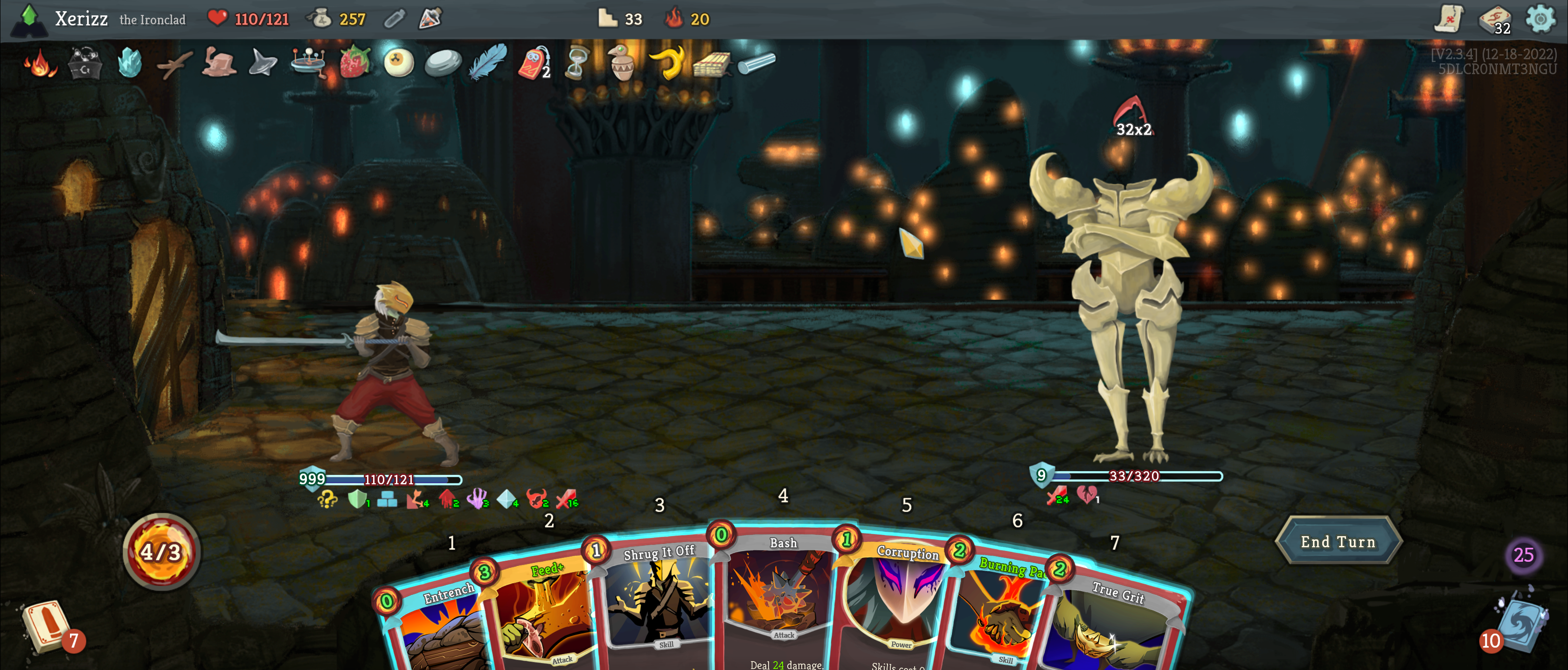
Task: Open the map scroll
Action: [1449, 20]
